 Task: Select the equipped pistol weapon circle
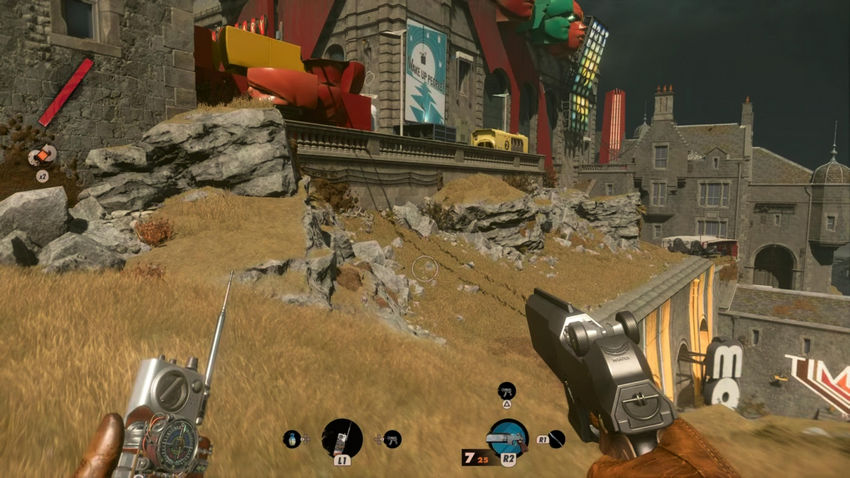click(x=507, y=437)
